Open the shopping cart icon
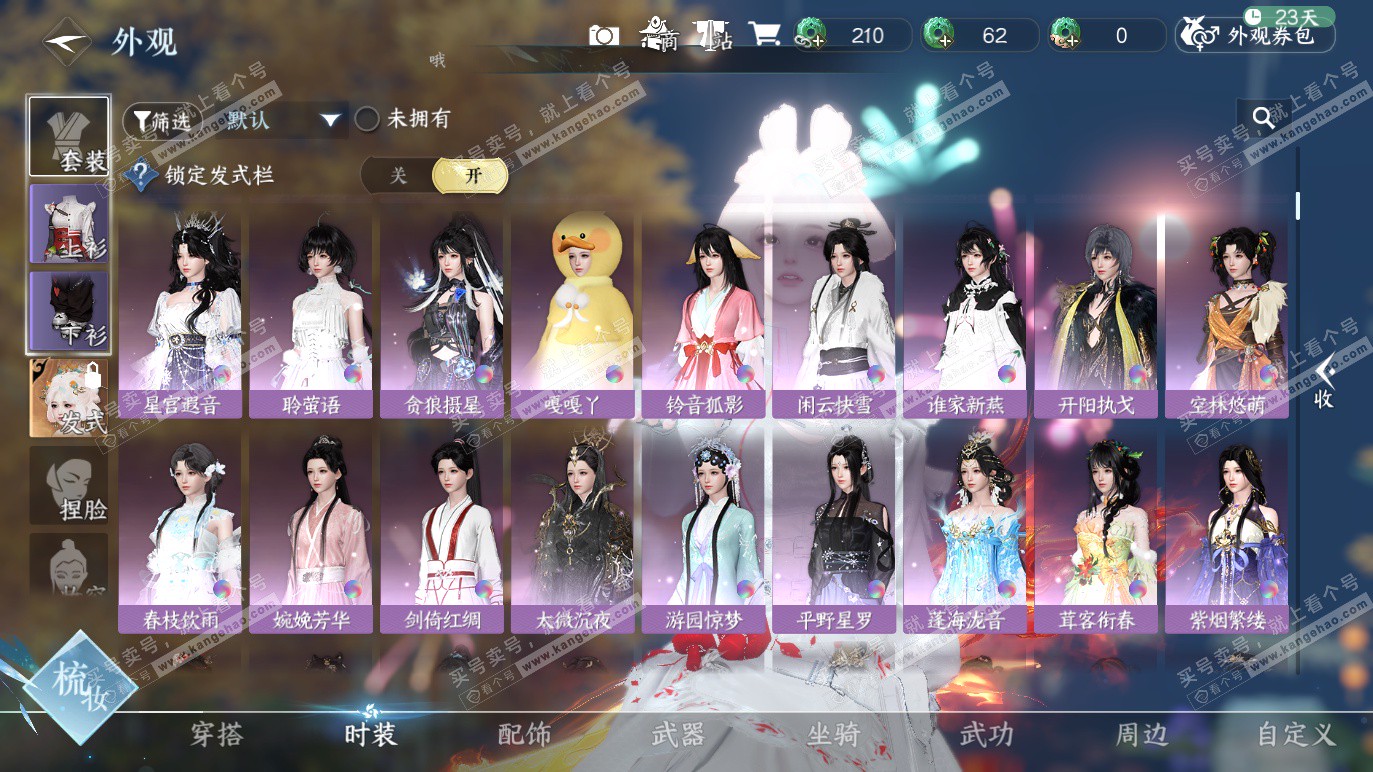Screen dimensions: 1373x772 pyautogui.click(x=764, y=36)
